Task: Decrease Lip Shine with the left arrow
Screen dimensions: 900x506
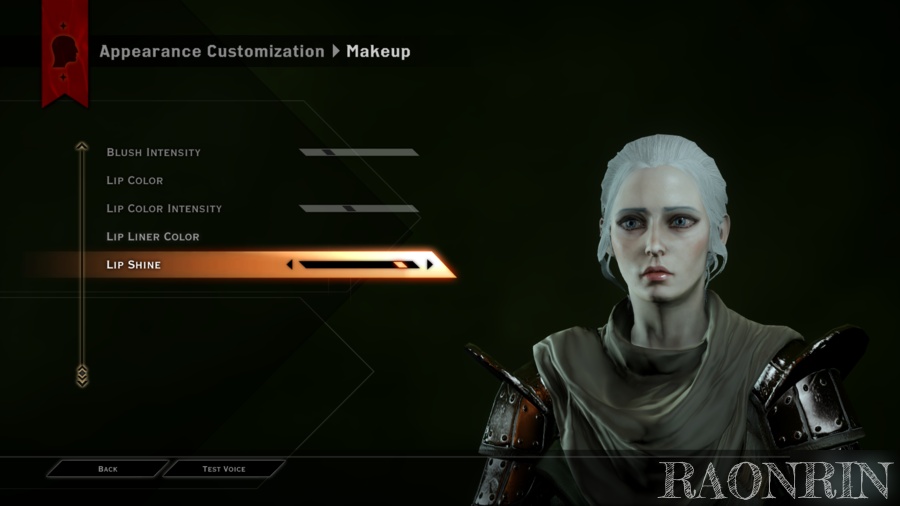Action: (290, 265)
